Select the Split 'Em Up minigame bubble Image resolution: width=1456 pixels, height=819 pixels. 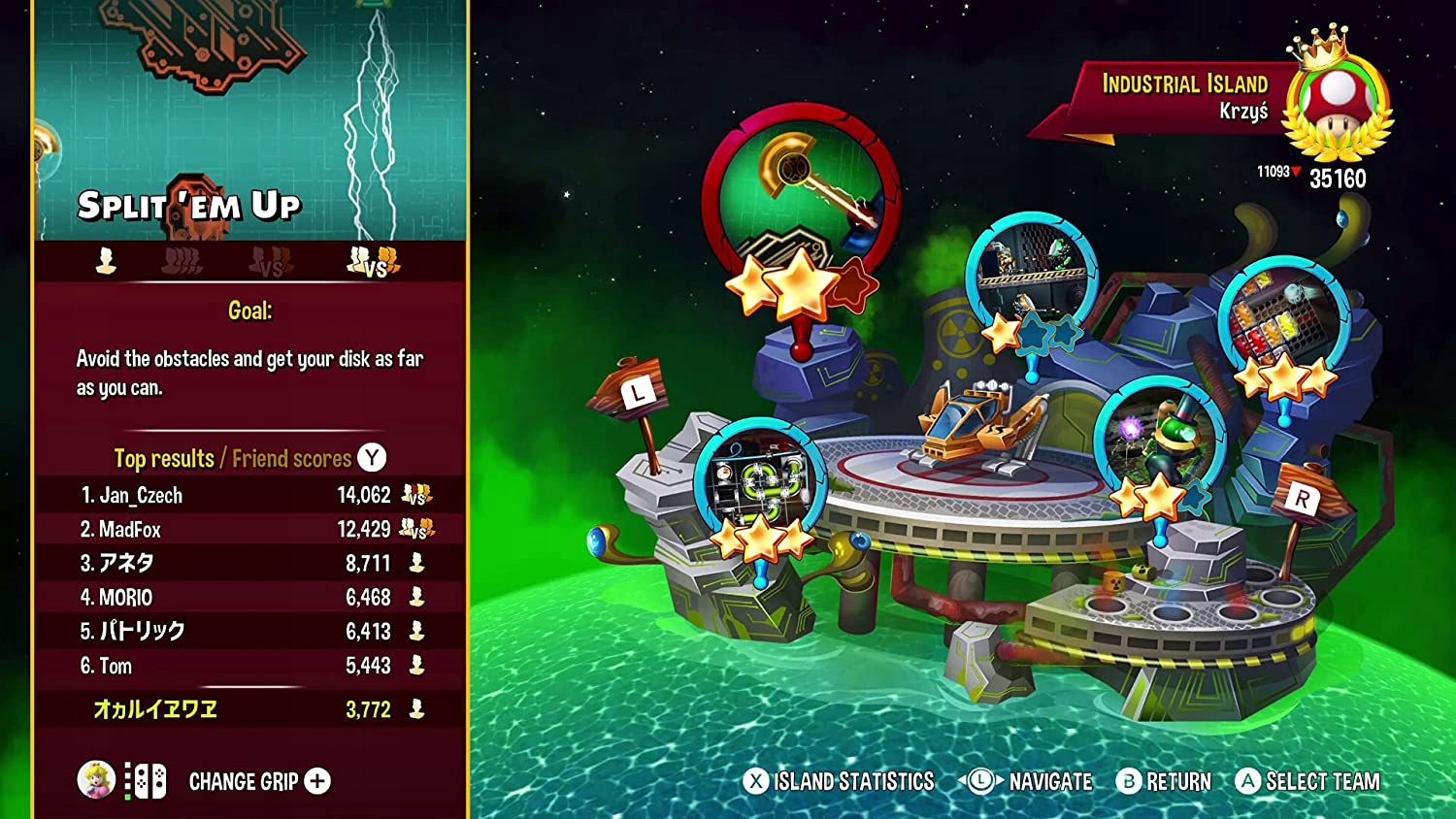point(801,201)
